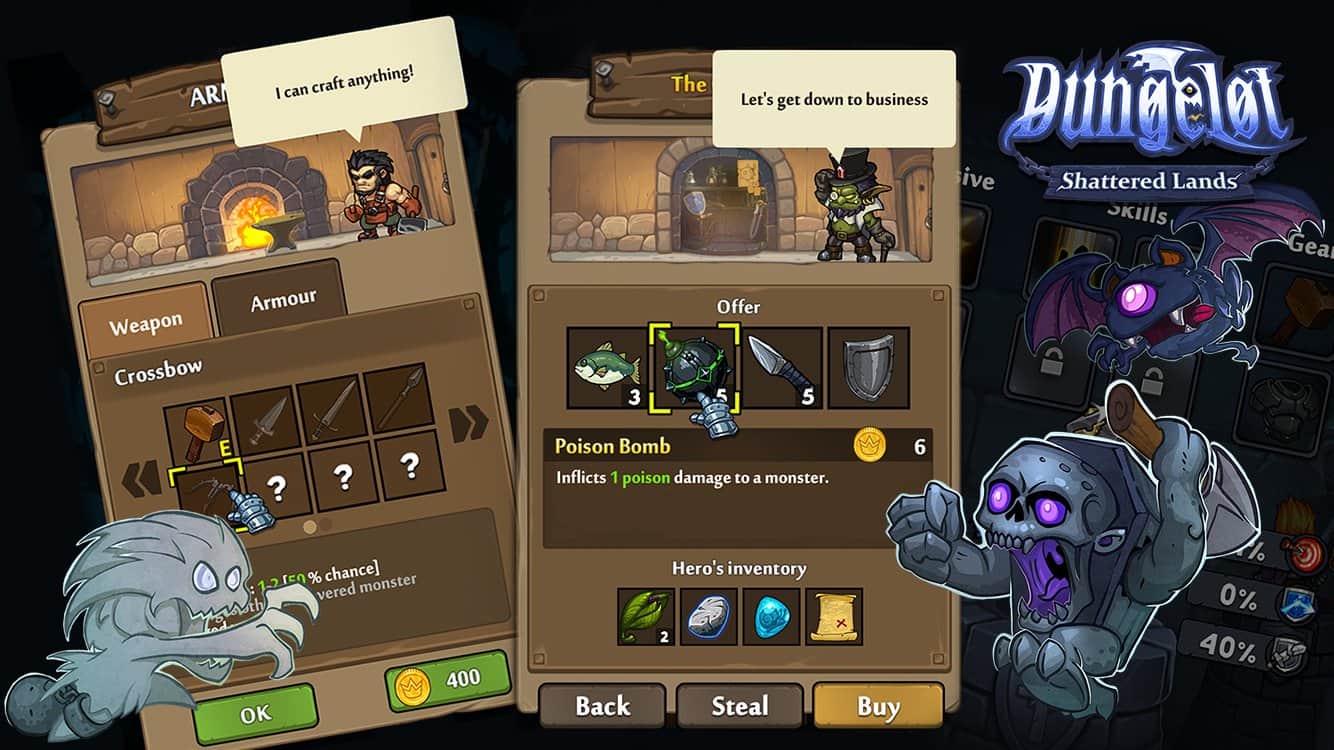Select the green leaf inventory item

(x=646, y=616)
